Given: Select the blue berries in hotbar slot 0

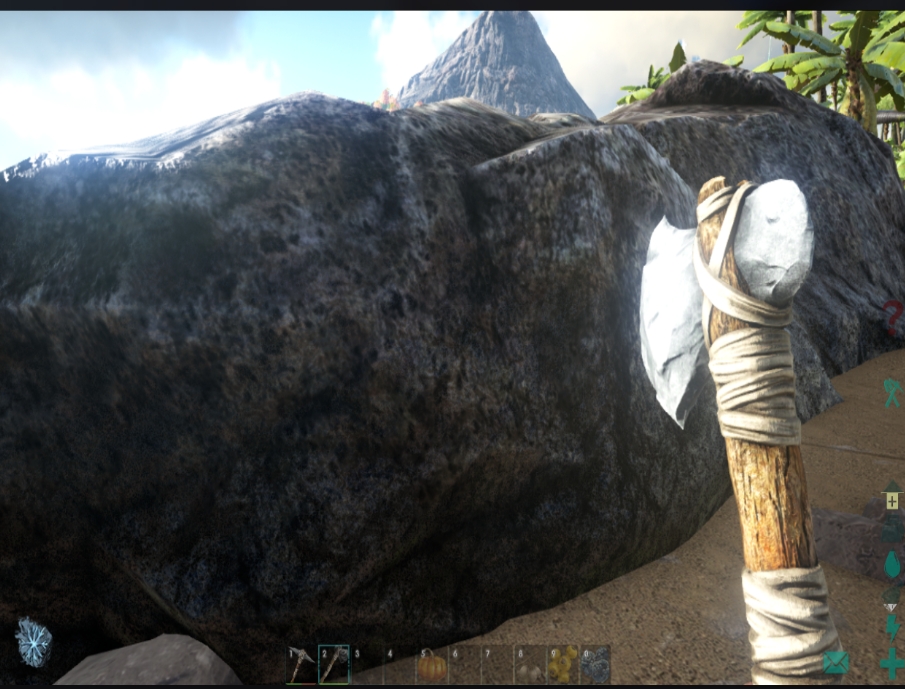Looking at the screenshot, I should click(x=596, y=665).
